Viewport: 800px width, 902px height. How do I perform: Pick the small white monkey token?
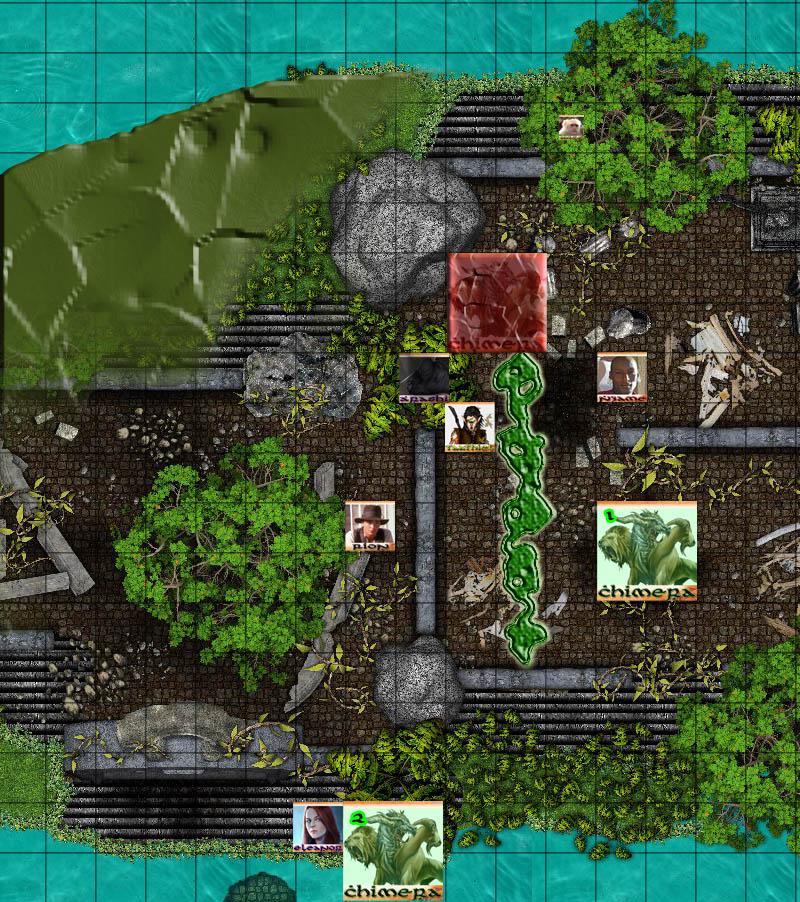coord(571,127)
